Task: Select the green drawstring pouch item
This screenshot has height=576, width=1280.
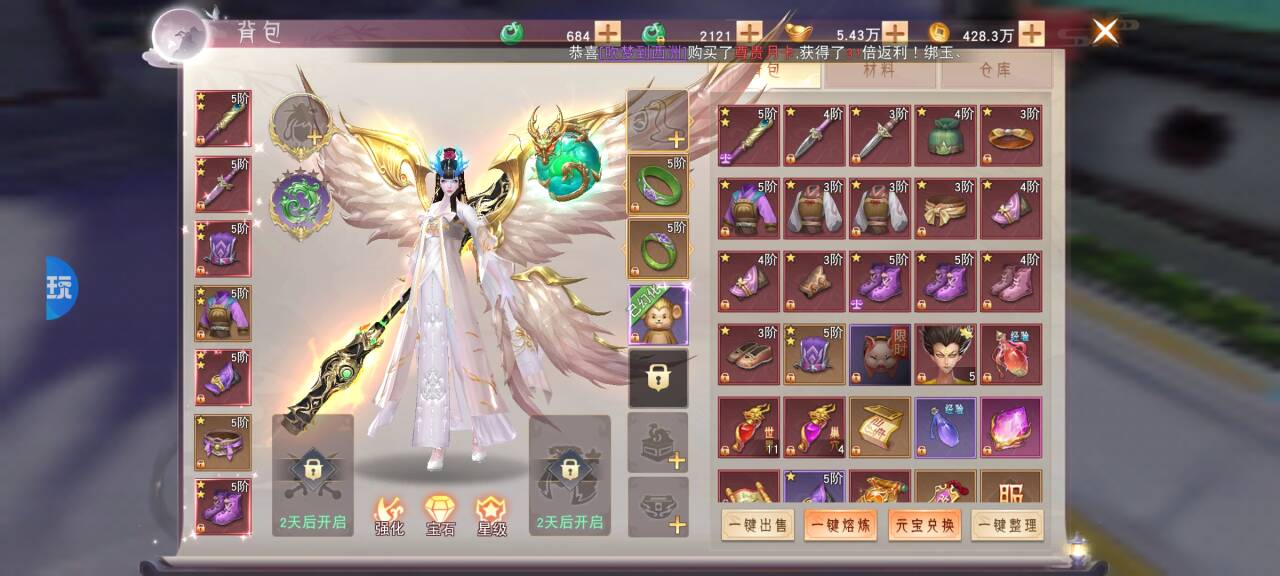Action: coord(945,136)
